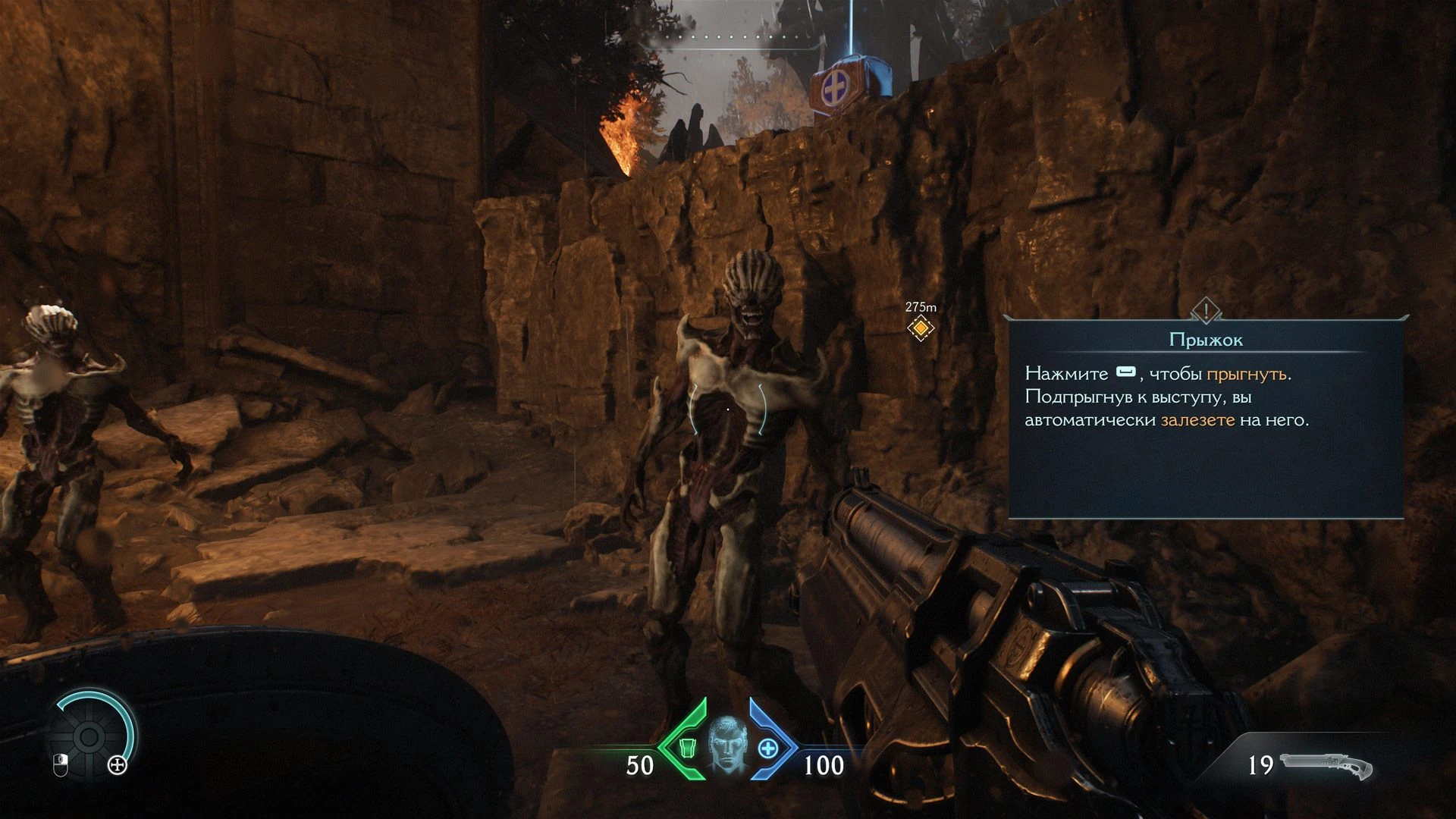Viewport: 1456px width, 819px height.
Task: Click the Прыжок tutorial tip panel
Action: (1206, 419)
